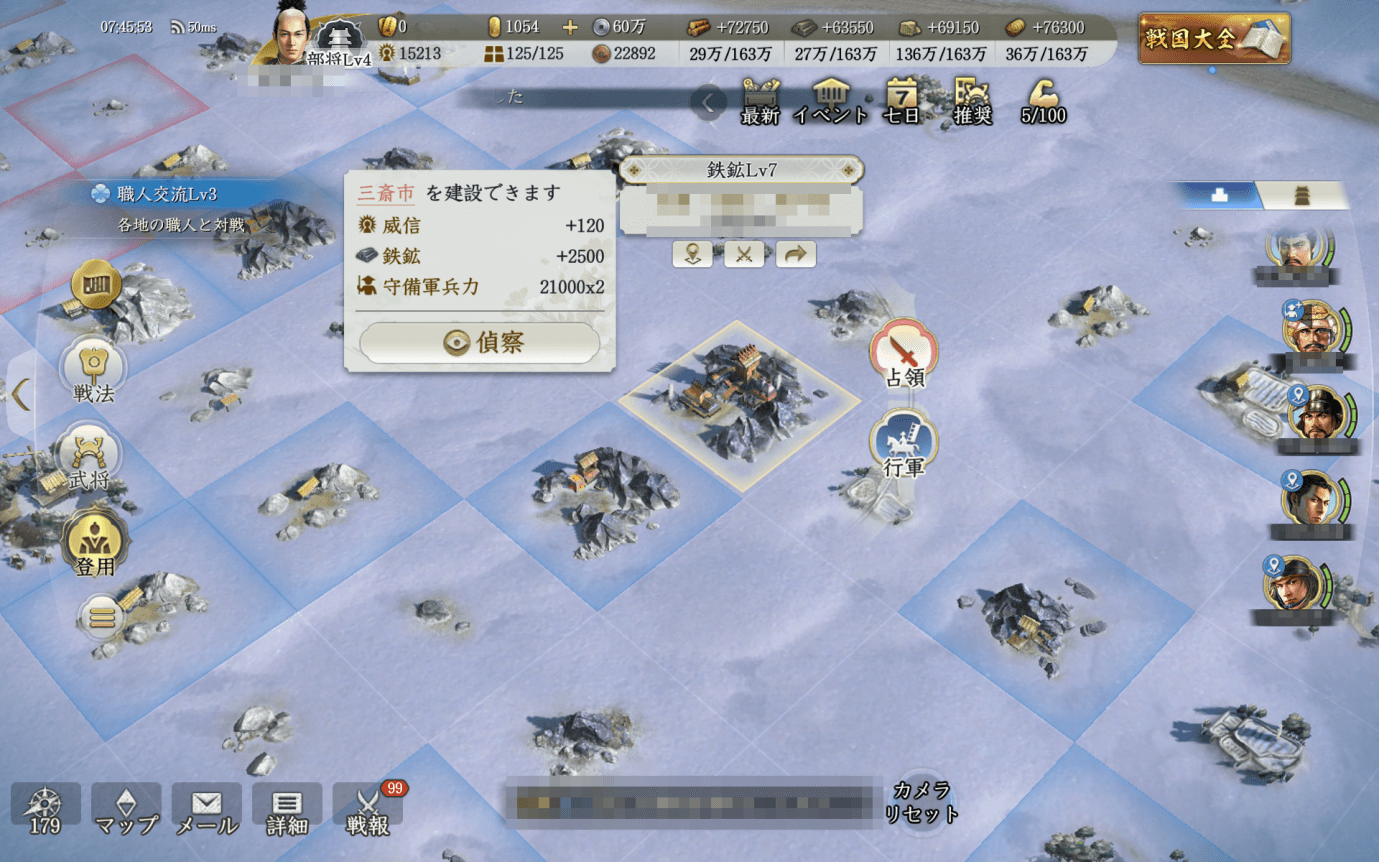
Task: Open the 七日 seven-day missions
Action: click(901, 100)
